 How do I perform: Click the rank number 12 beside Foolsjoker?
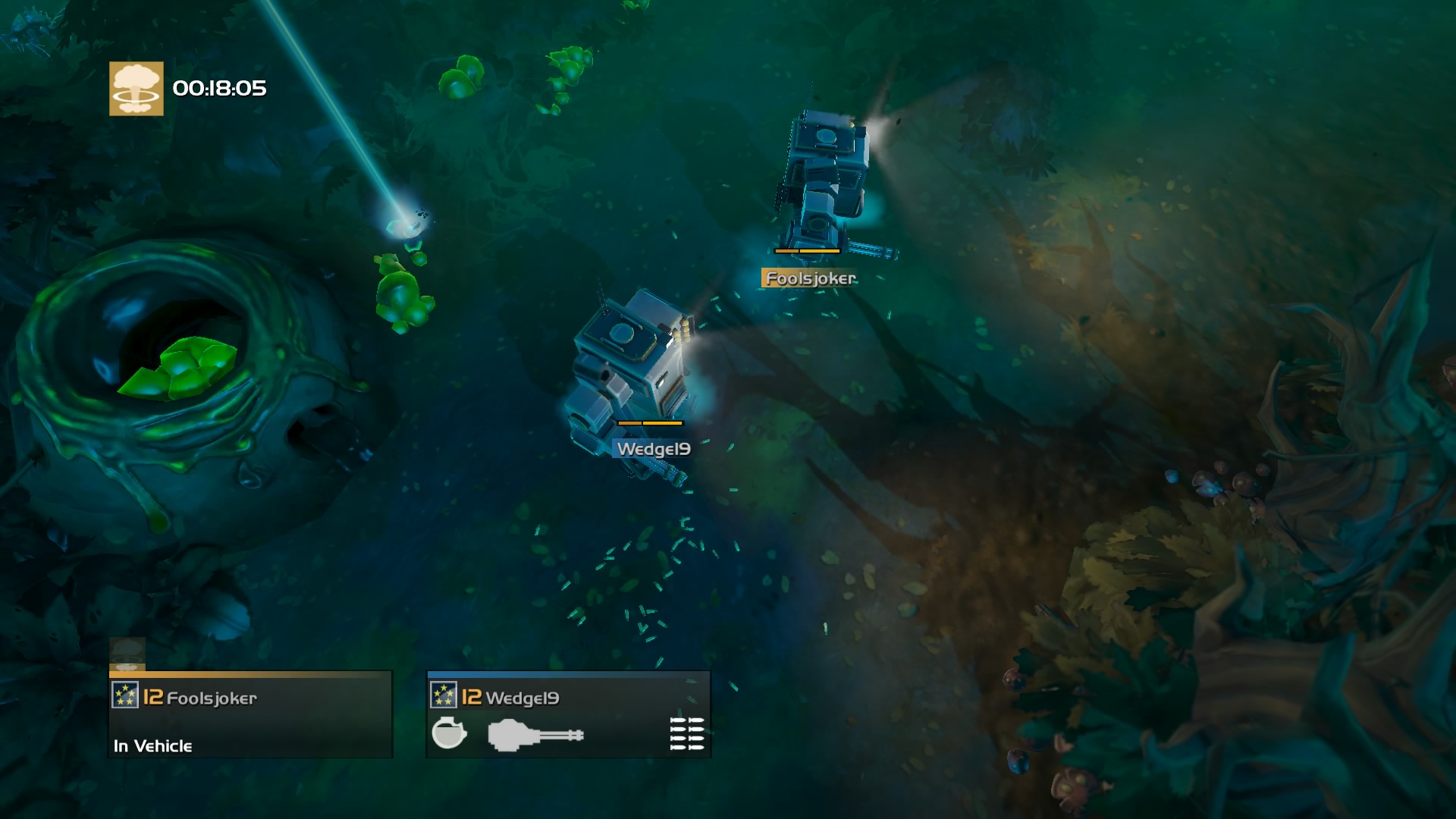[x=152, y=697]
